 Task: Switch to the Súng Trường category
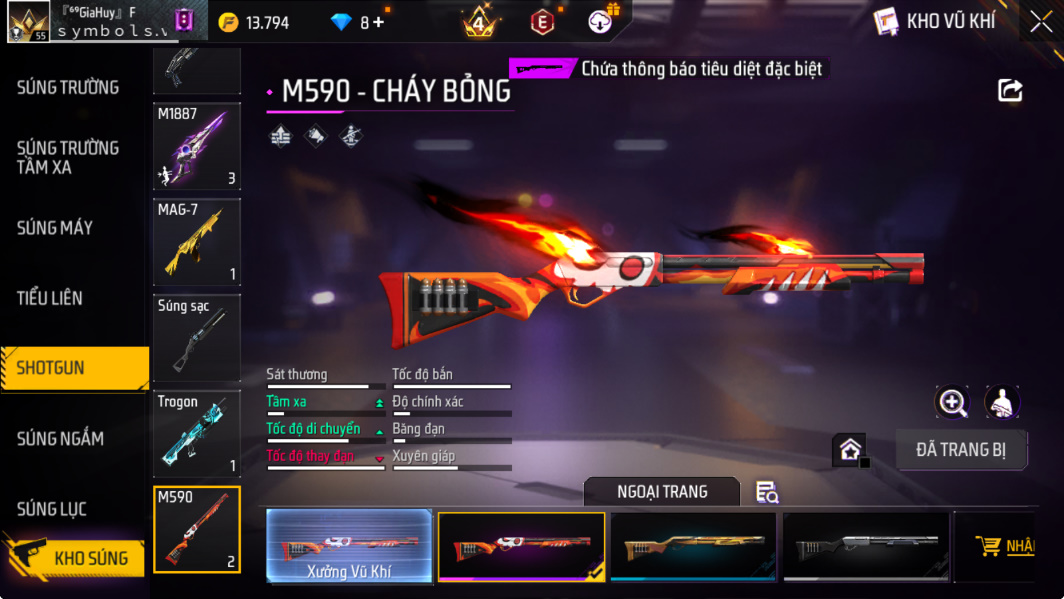click(x=68, y=88)
